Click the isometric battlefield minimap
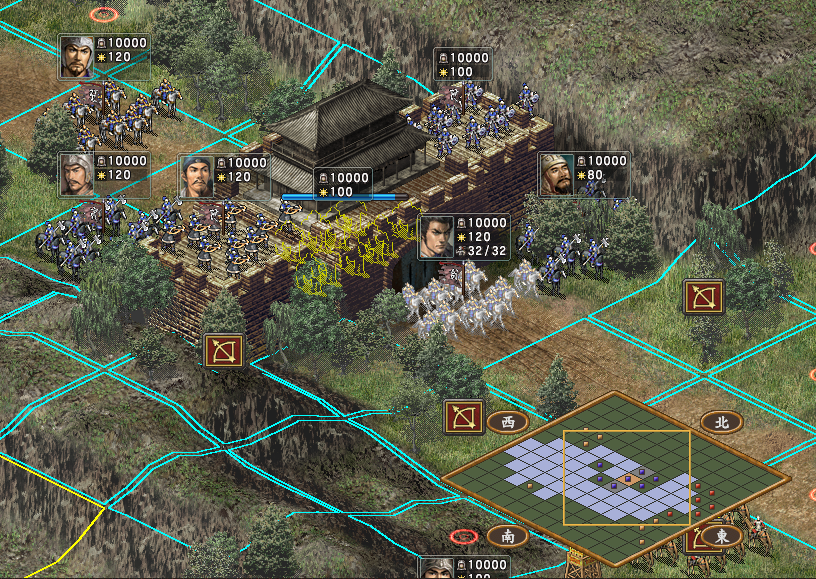Image resolution: width=816 pixels, height=579 pixels. [615, 478]
